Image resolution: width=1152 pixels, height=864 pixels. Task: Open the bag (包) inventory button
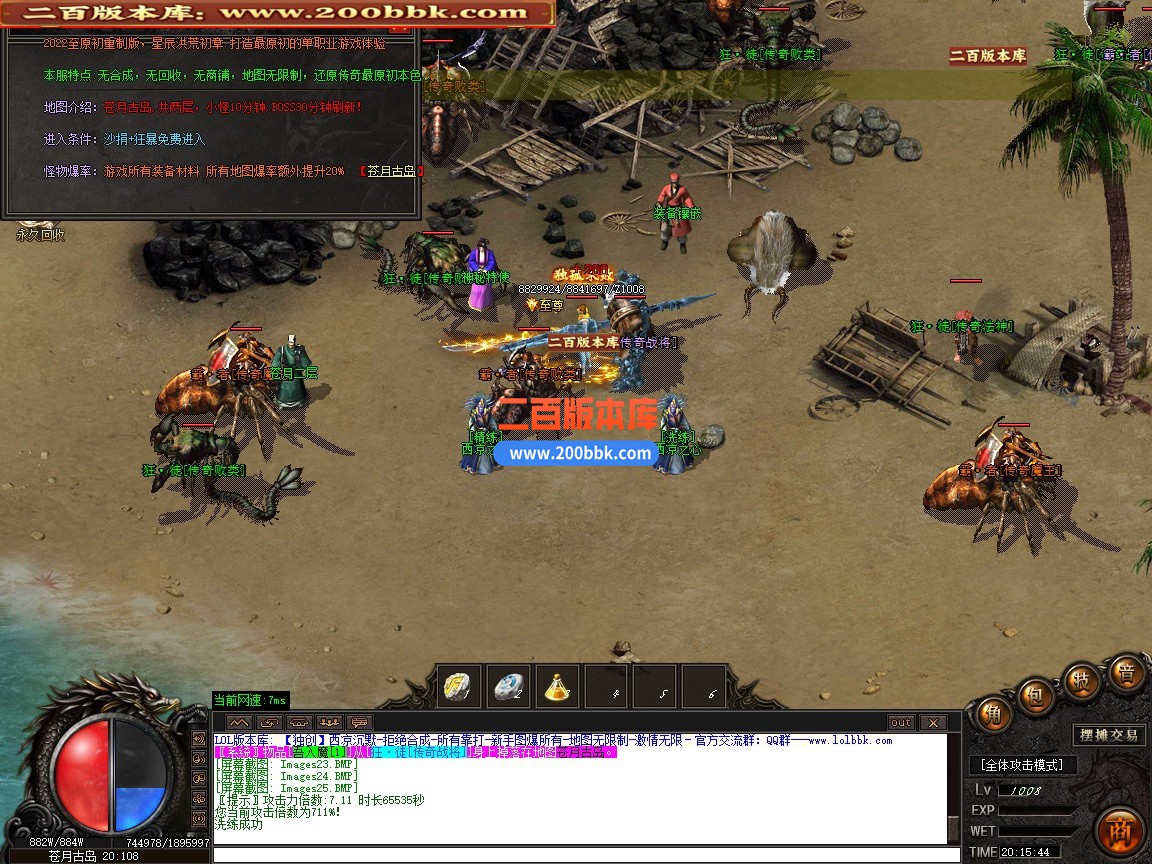pos(1035,694)
